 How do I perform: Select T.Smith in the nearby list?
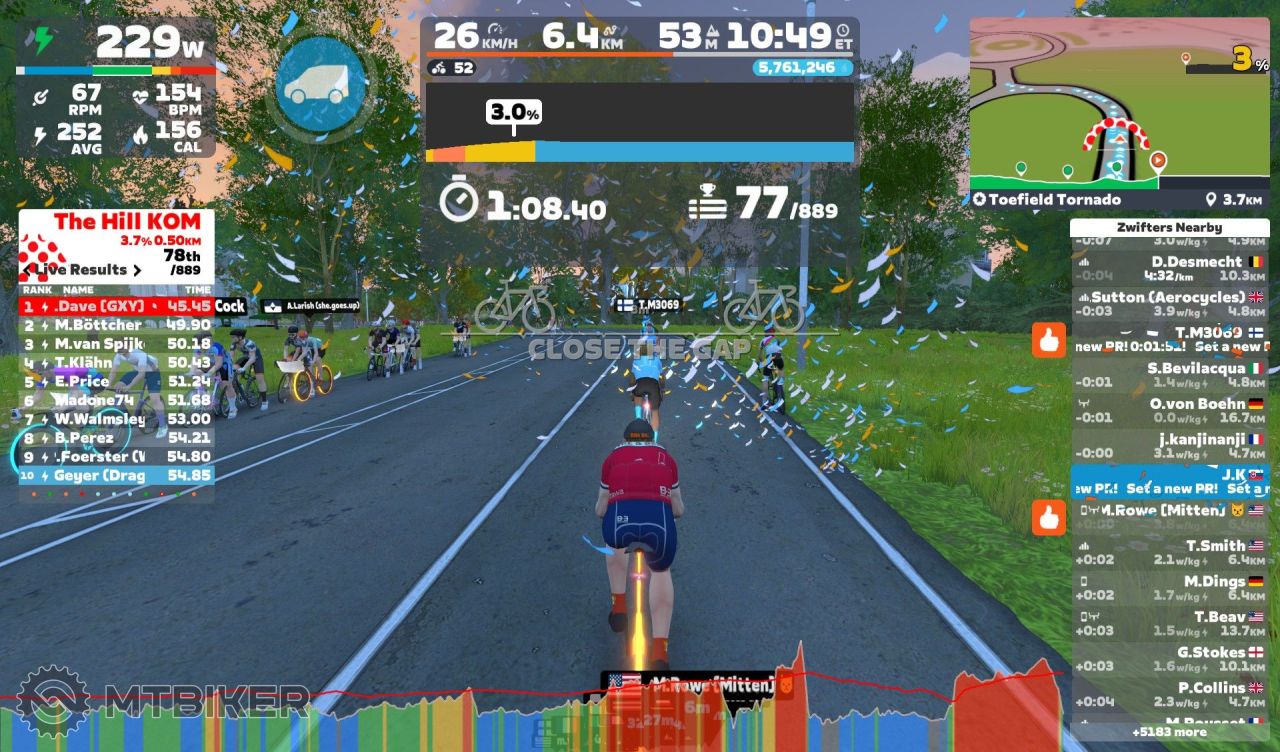[1168, 553]
